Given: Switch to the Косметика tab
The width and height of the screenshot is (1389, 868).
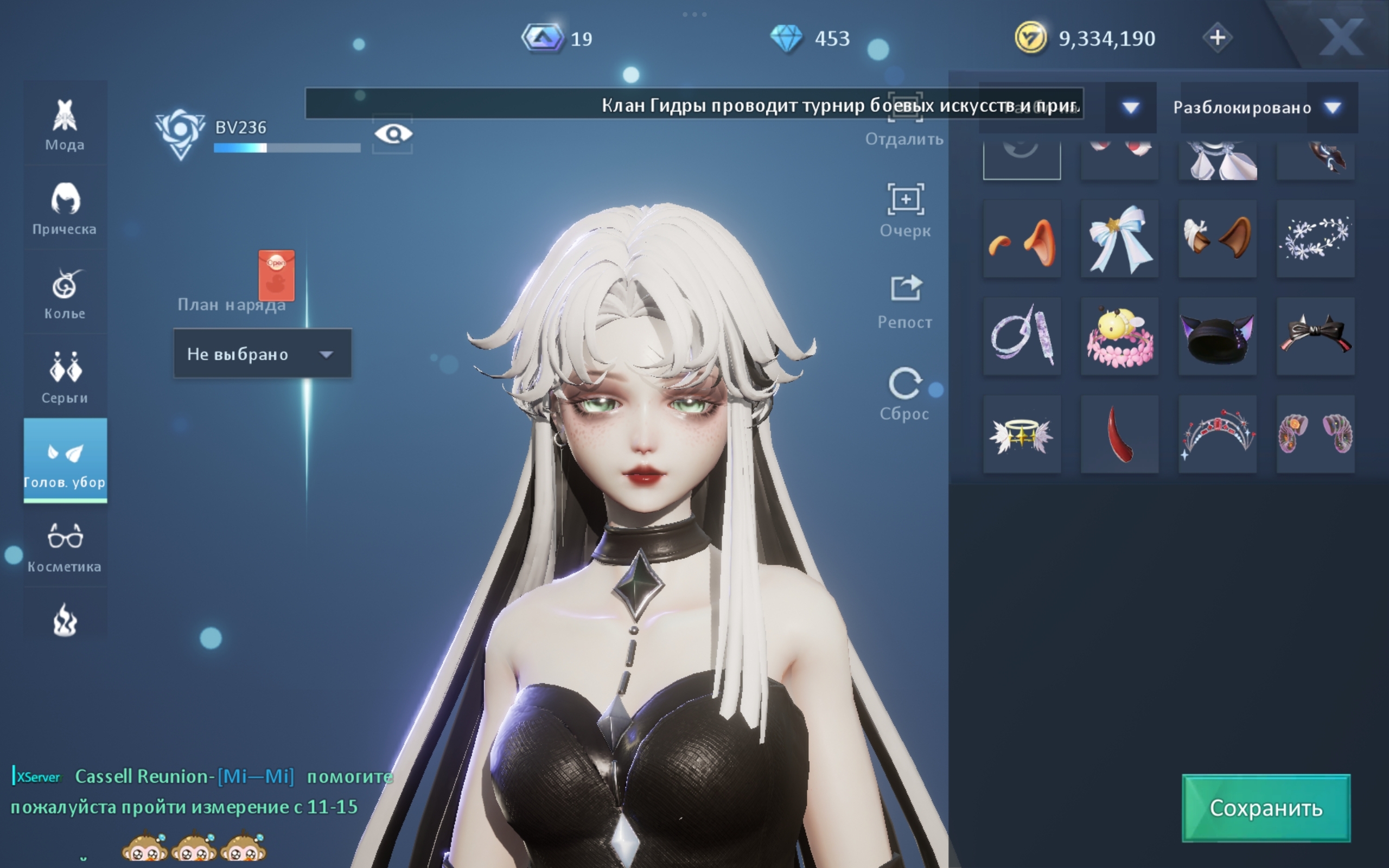Looking at the screenshot, I should tap(65, 546).
